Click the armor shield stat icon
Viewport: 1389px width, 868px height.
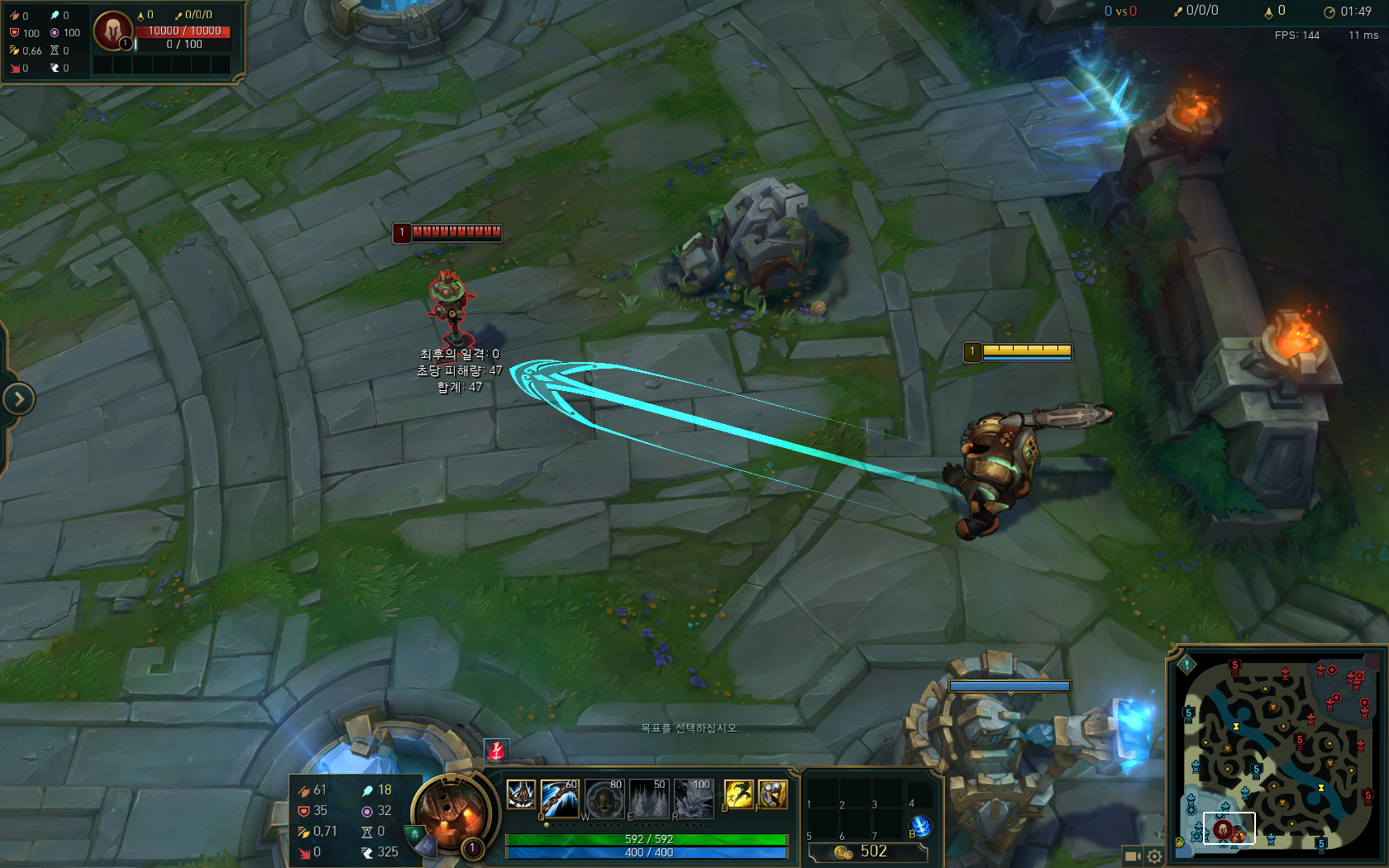pyautogui.click(x=303, y=811)
